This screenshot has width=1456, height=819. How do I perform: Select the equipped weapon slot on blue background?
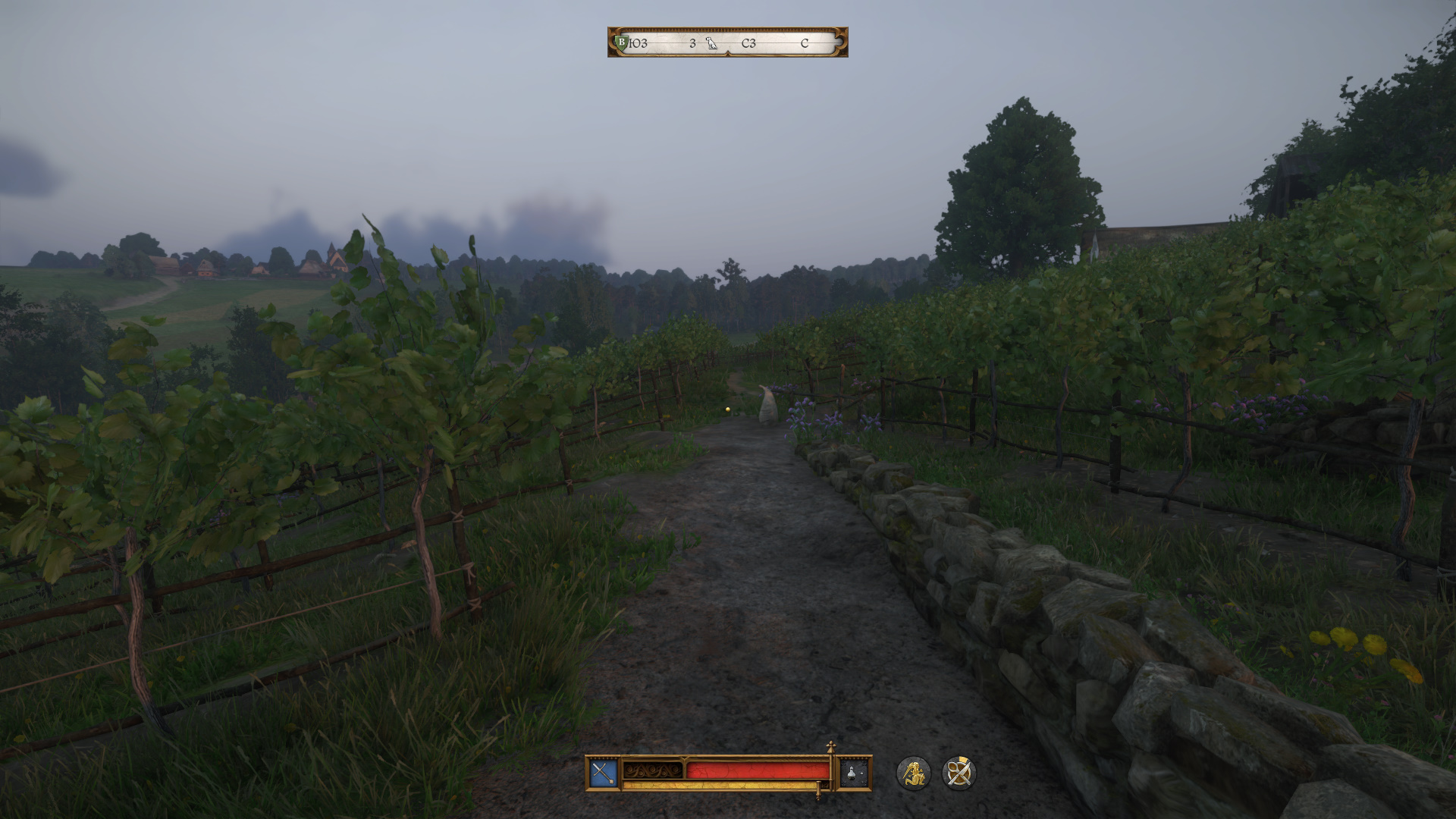(604, 773)
